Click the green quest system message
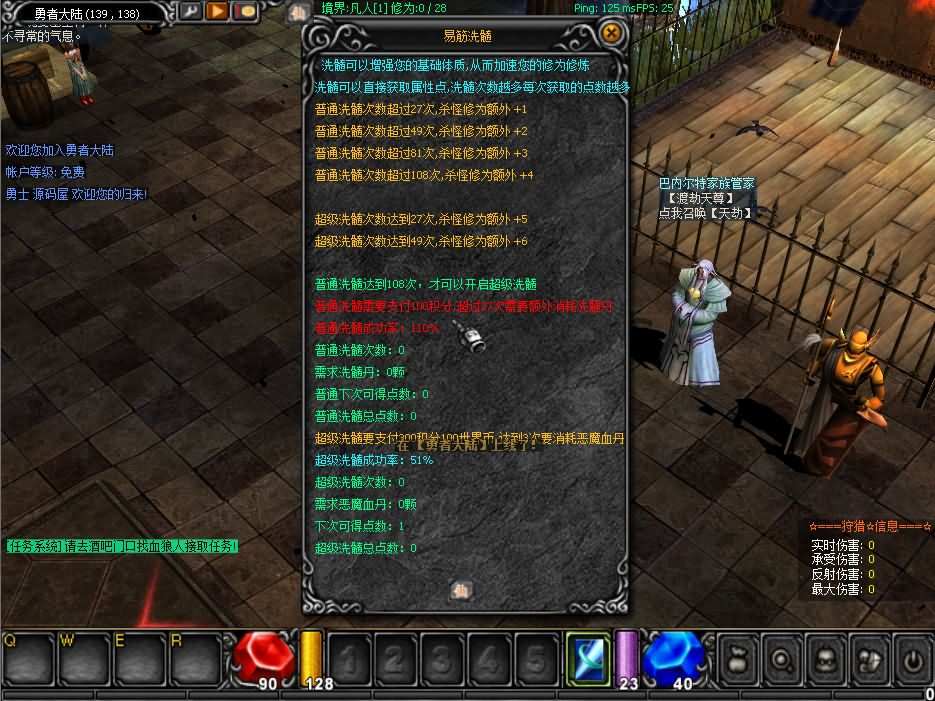The image size is (935, 701). [122, 546]
